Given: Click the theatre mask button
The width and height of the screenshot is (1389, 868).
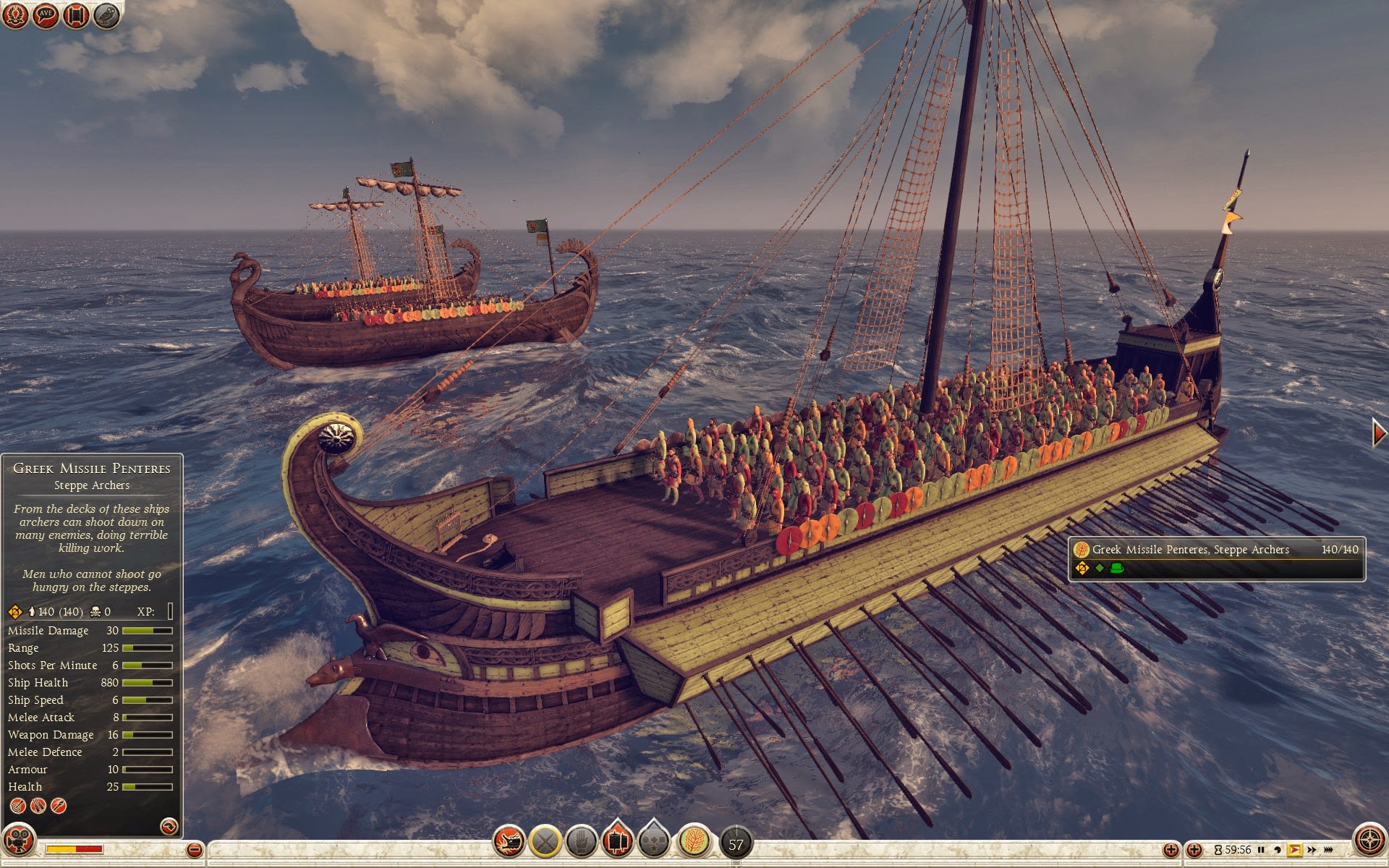Looking at the screenshot, I should click(19, 841).
